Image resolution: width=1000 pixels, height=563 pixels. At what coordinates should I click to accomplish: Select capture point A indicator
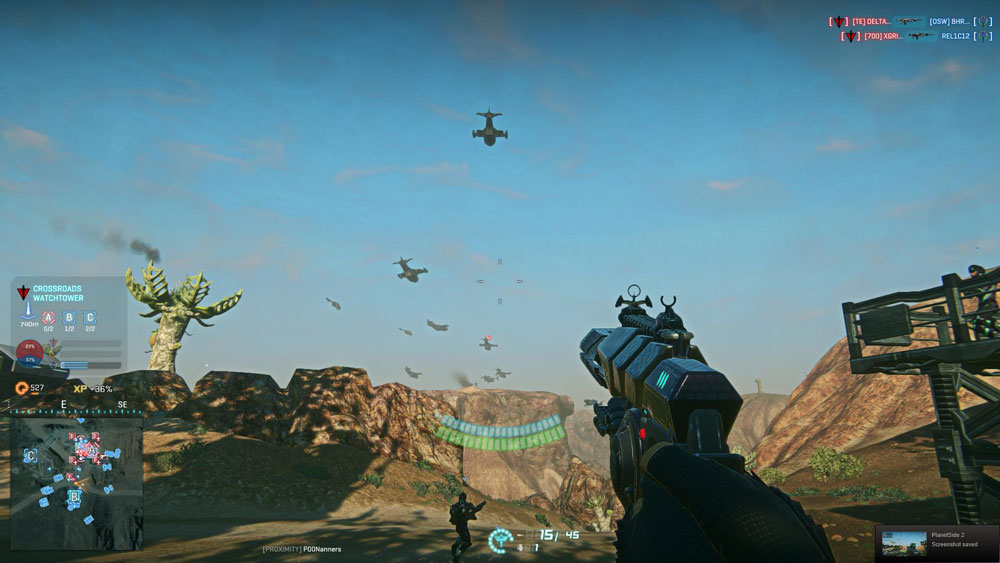pos(48,318)
